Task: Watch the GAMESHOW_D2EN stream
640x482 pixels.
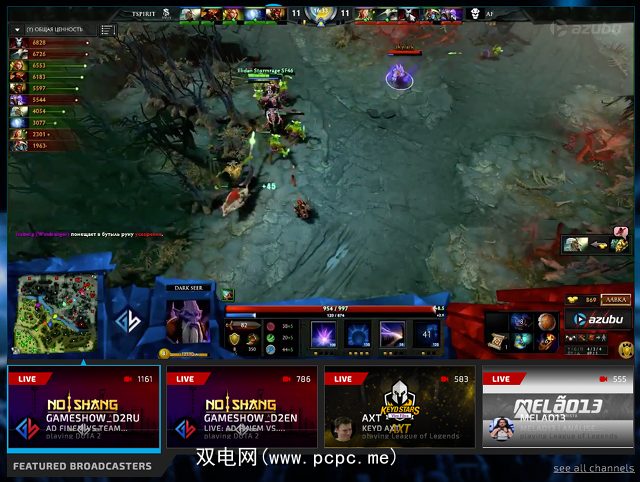Action: click(242, 408)
